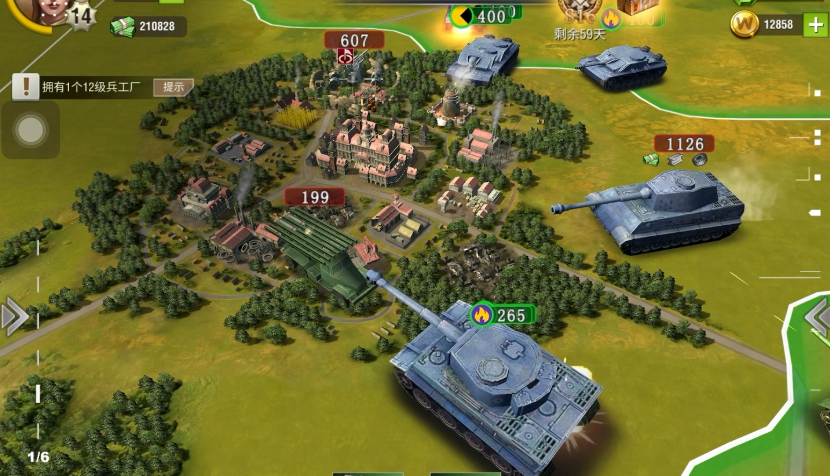
Task: Select the building marker showing 199
Action: (315, 197)
